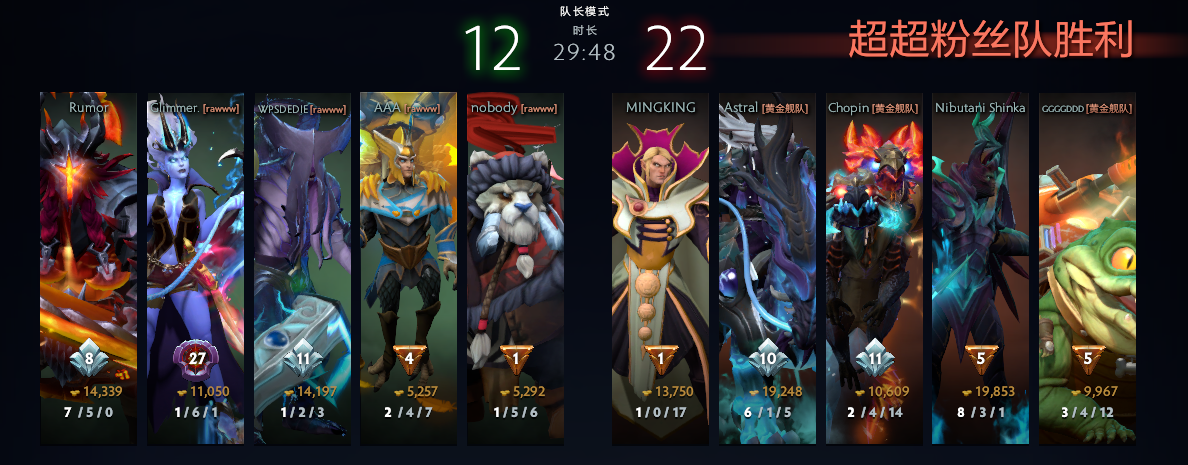The image size is (1188, 465).
Task: Choose WPSDEDIE's hero portrait
Action: point(302,250)
